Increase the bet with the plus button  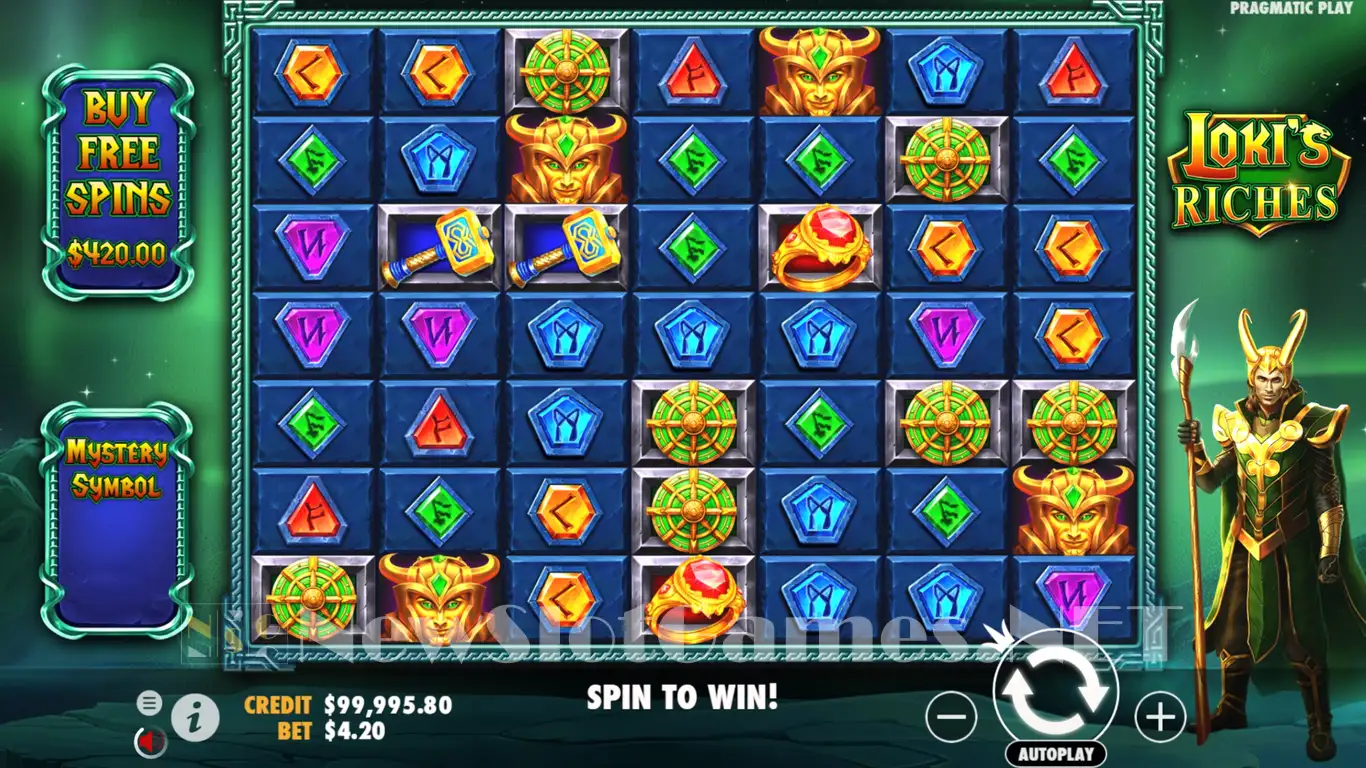click(x=1160, y=716)
